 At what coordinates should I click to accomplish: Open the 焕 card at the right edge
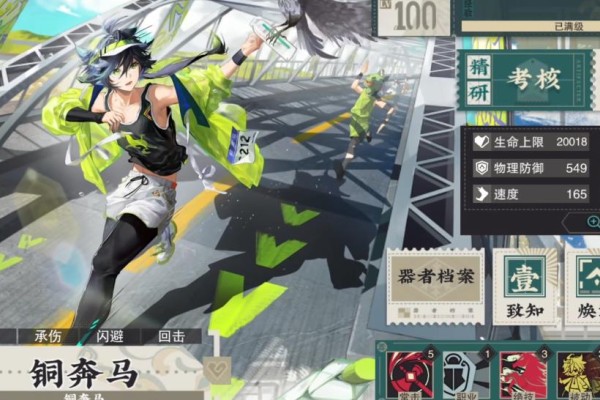(x=585, y=287)
